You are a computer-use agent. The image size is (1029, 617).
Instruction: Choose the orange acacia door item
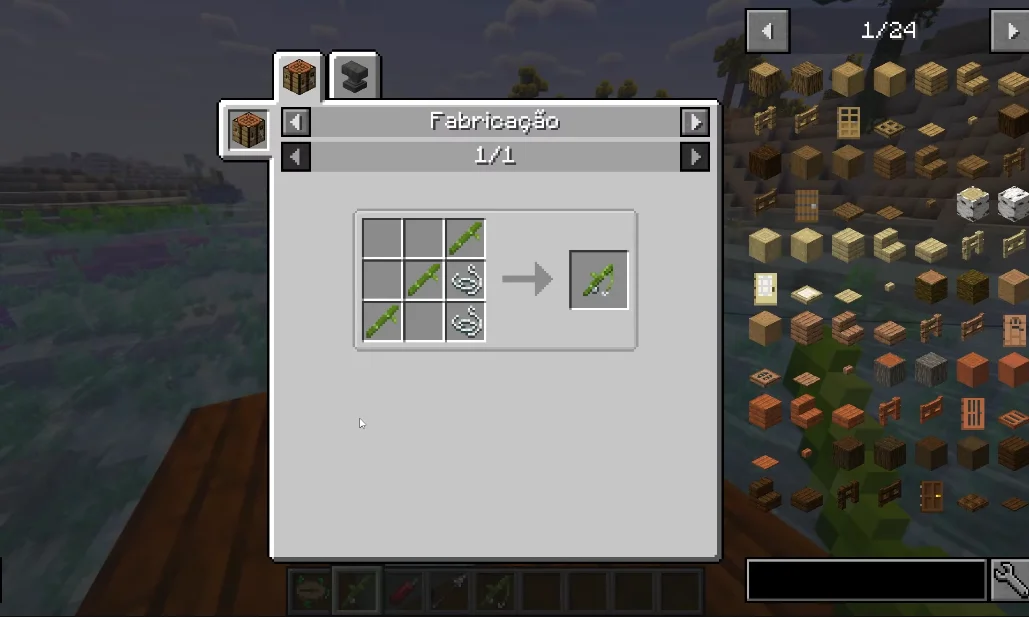973,412
